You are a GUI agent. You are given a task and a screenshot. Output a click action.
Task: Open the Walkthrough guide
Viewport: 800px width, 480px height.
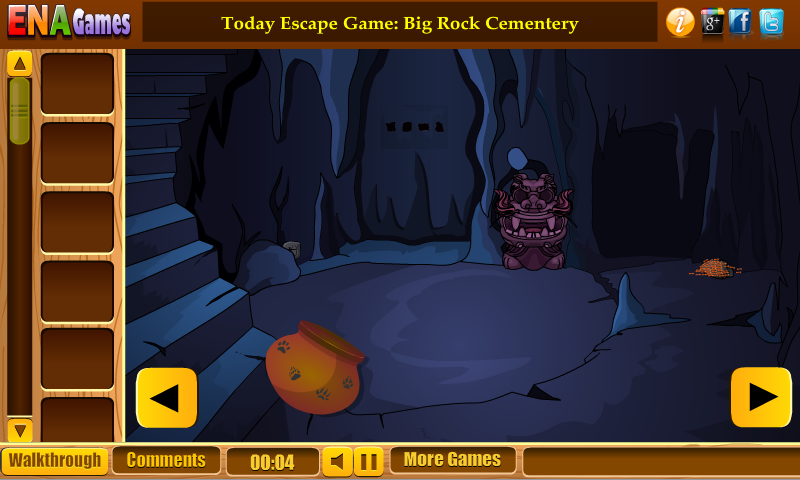coord(55,461)
